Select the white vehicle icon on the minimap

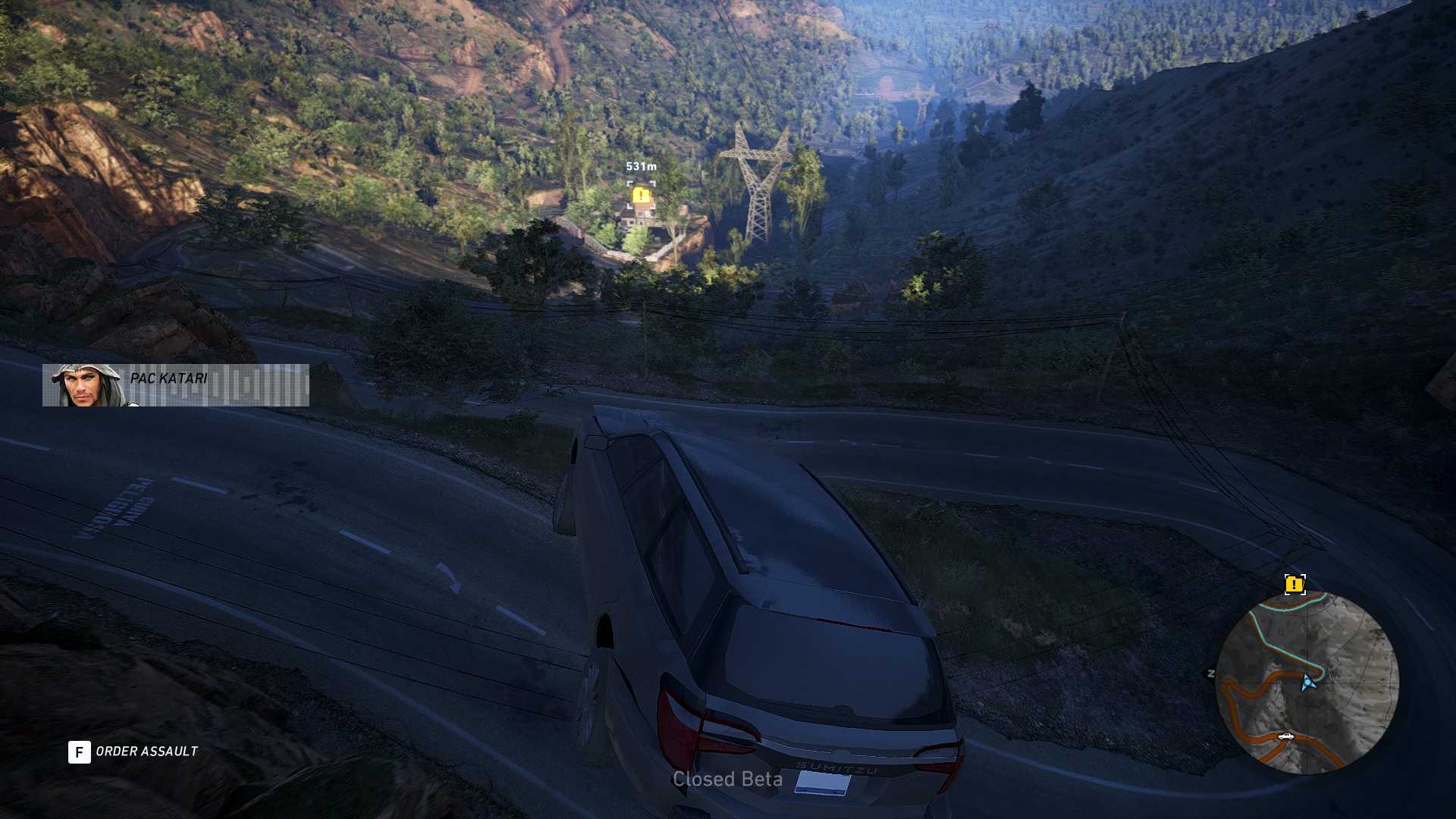[1285, 736]
